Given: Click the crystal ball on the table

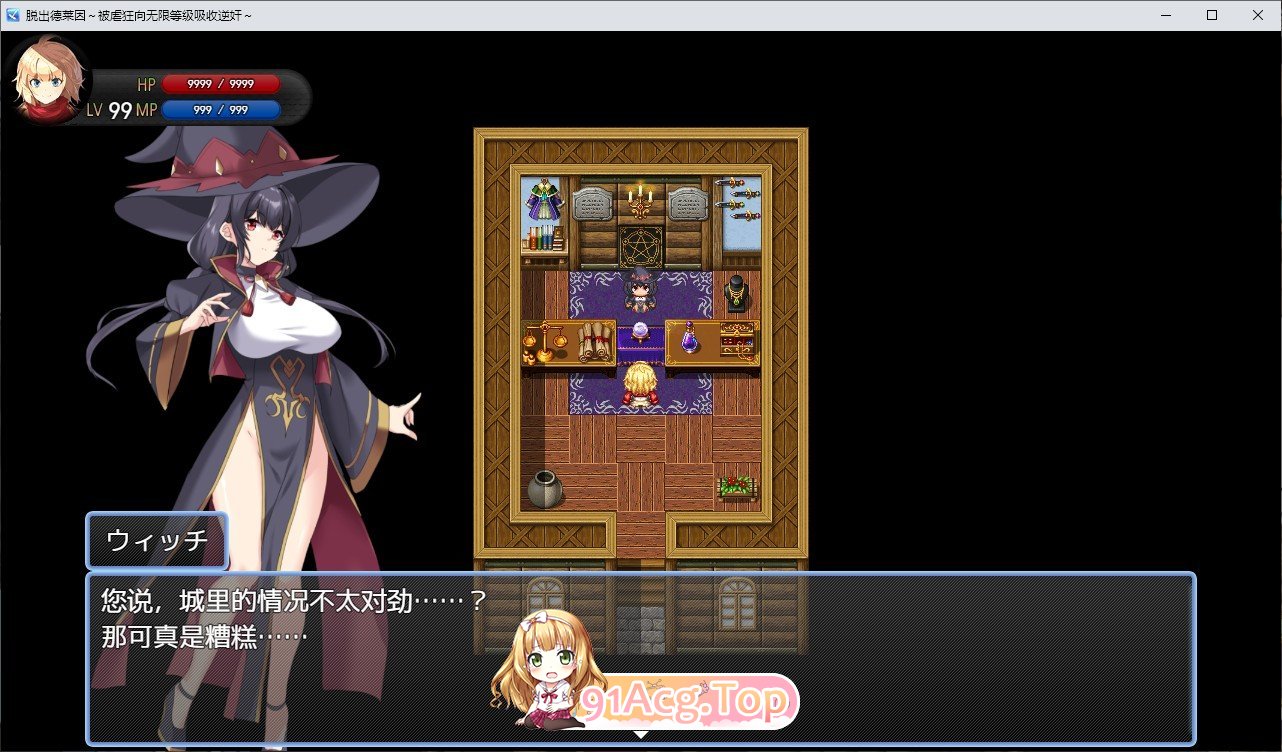Looking at the screenshot, I should pos(641,330).
